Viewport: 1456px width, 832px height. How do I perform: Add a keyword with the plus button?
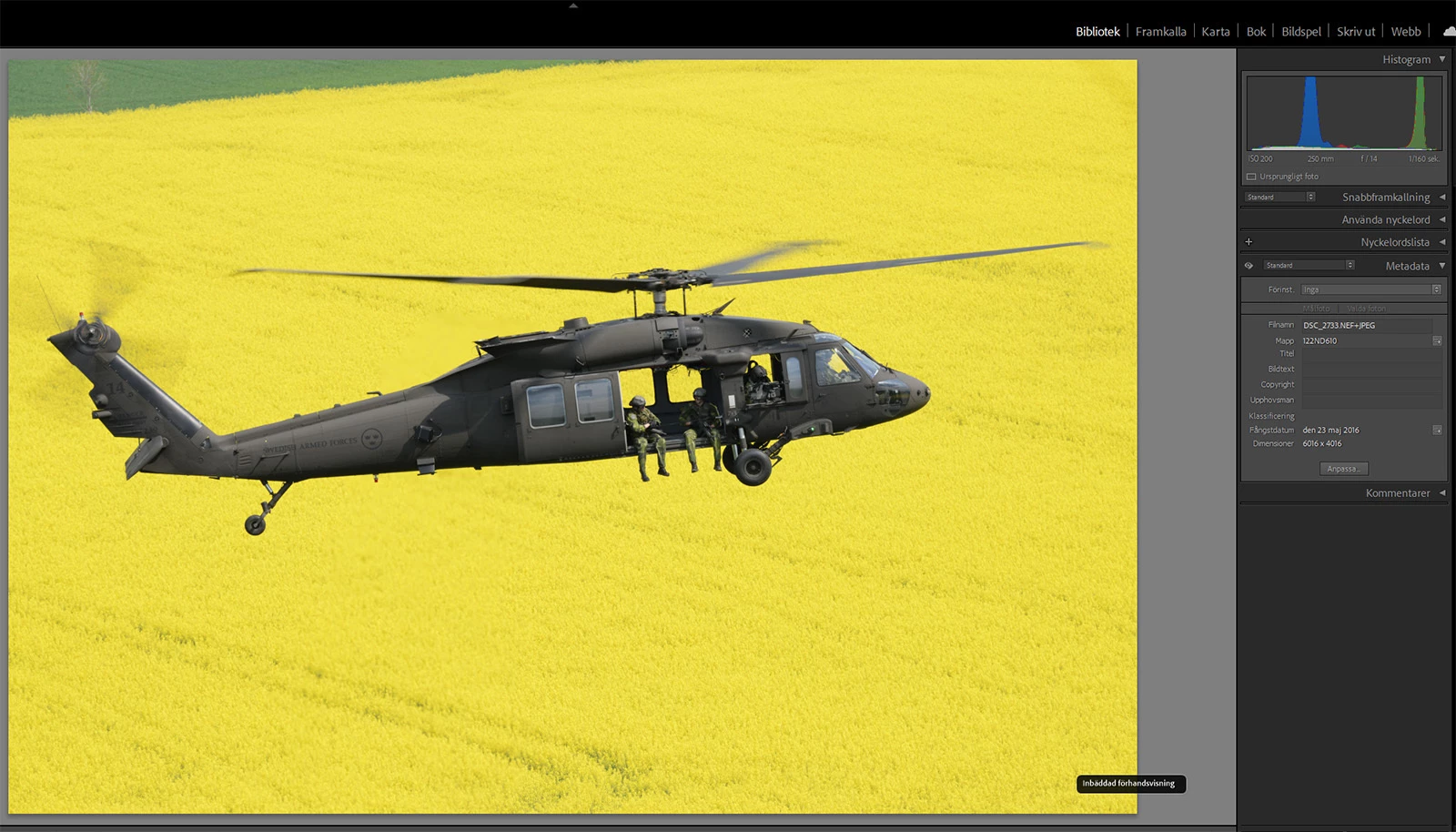coord(1249,242)
